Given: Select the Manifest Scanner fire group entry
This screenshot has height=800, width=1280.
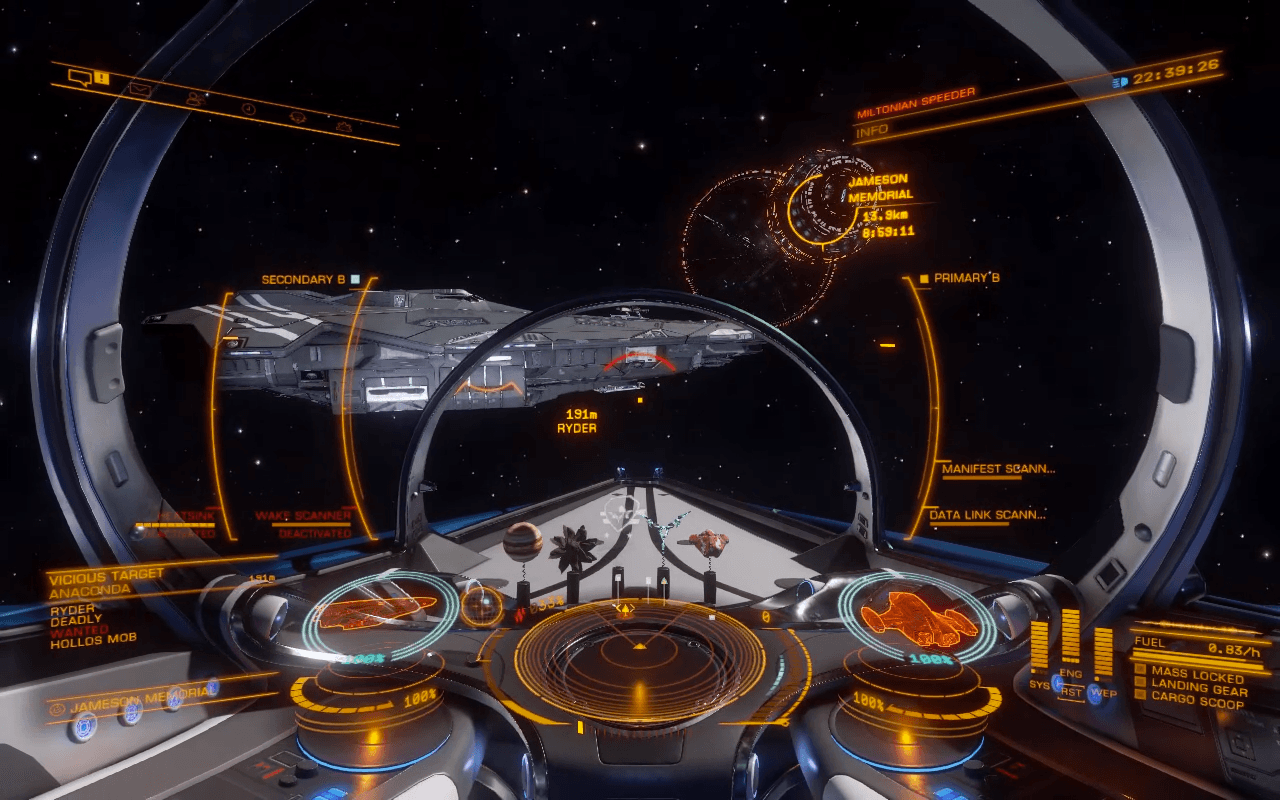Looking at the screenshot, I should pyautogui.click(x=998, y=468).
